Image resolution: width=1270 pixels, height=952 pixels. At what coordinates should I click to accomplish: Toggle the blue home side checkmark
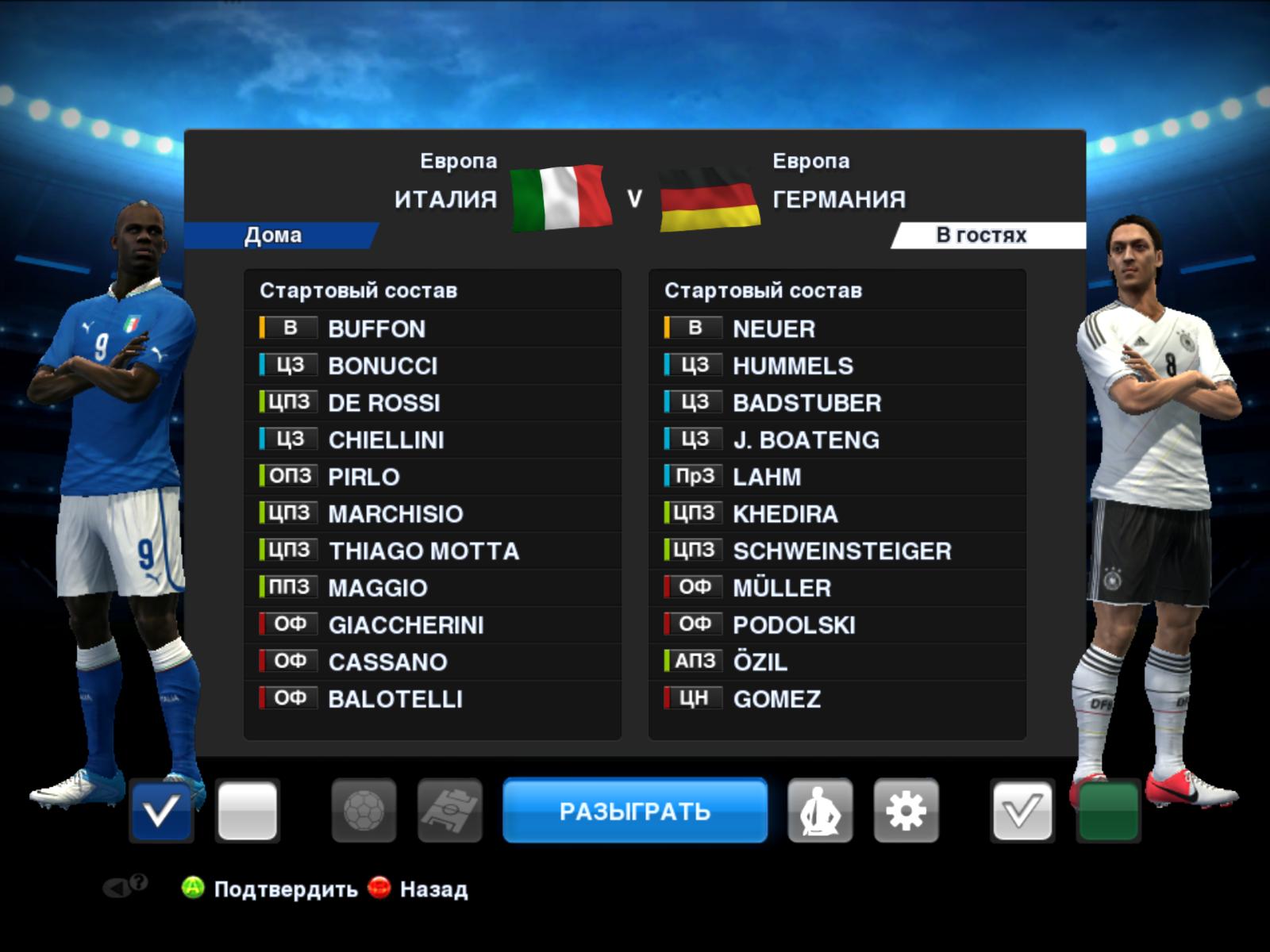161,811
